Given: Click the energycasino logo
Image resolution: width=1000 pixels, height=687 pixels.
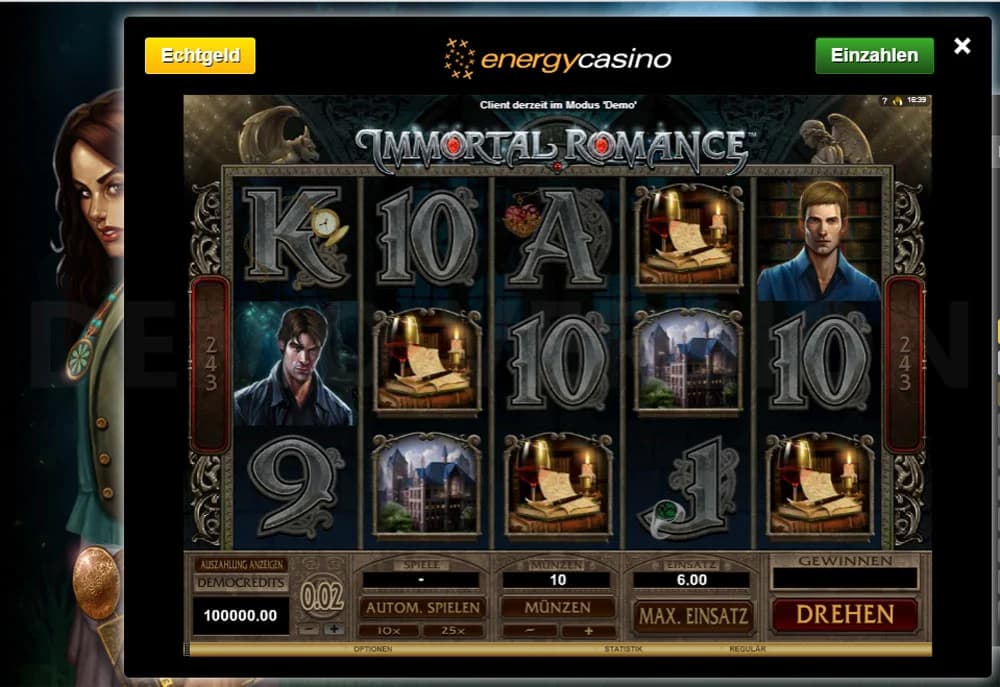Looking at the screenshot, I should (x=558, y=58).
